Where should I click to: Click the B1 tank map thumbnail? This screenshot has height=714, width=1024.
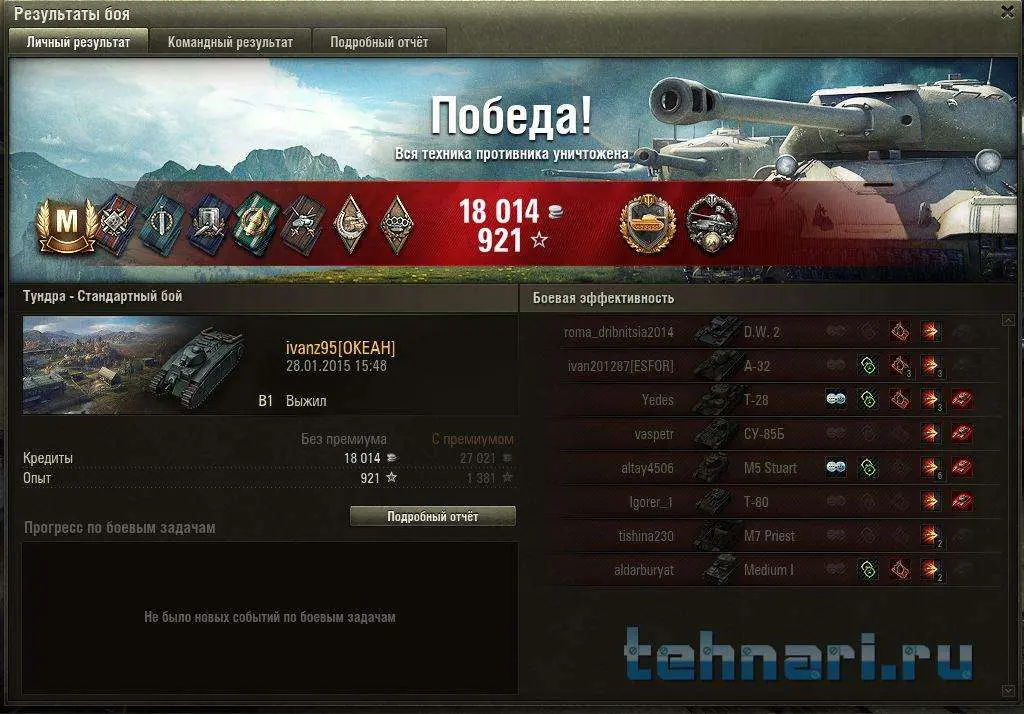(134, 365)
